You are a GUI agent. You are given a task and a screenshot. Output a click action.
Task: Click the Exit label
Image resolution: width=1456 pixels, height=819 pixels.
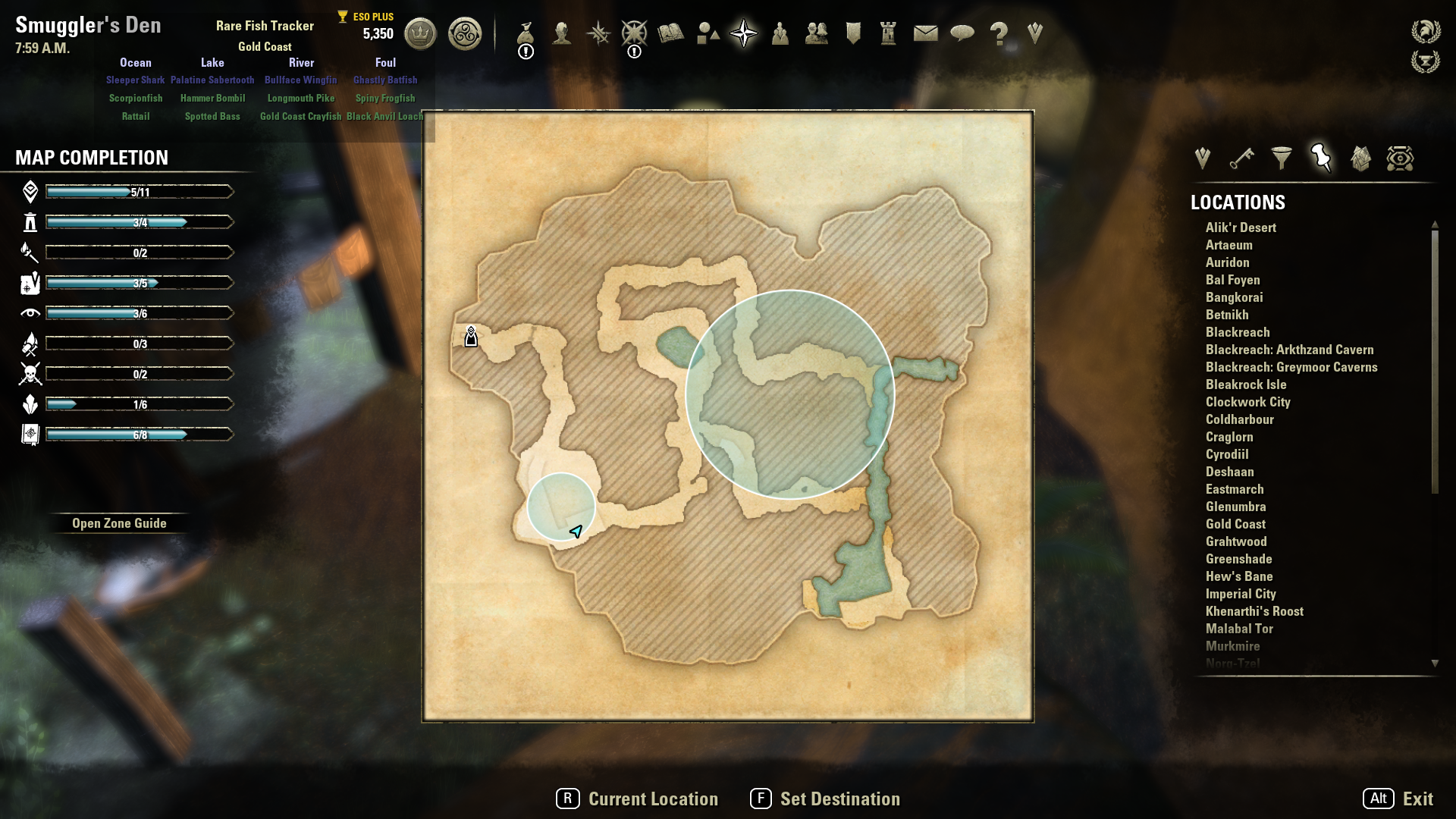tap(1417, 799)
